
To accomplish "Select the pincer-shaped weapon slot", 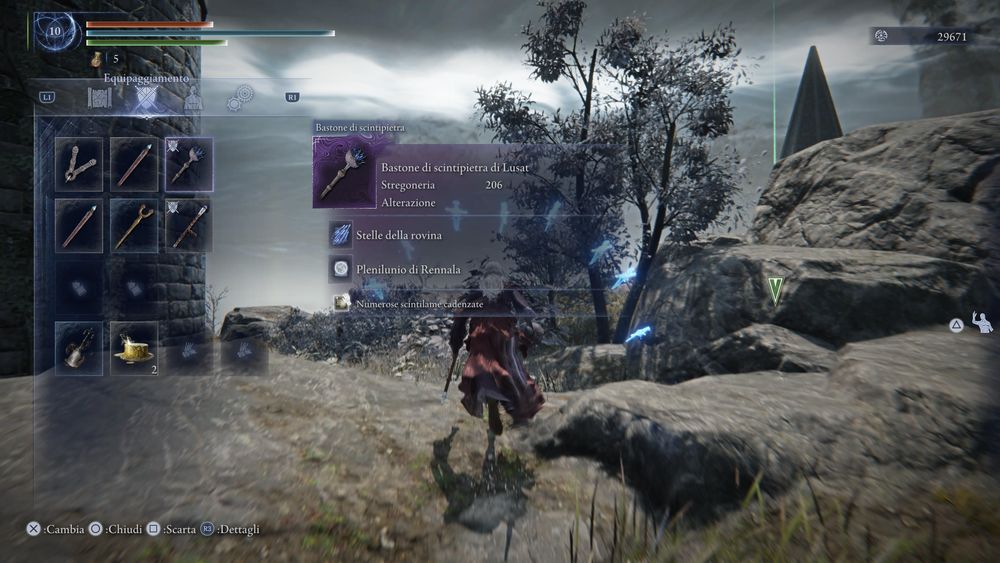I will [79, 163].
